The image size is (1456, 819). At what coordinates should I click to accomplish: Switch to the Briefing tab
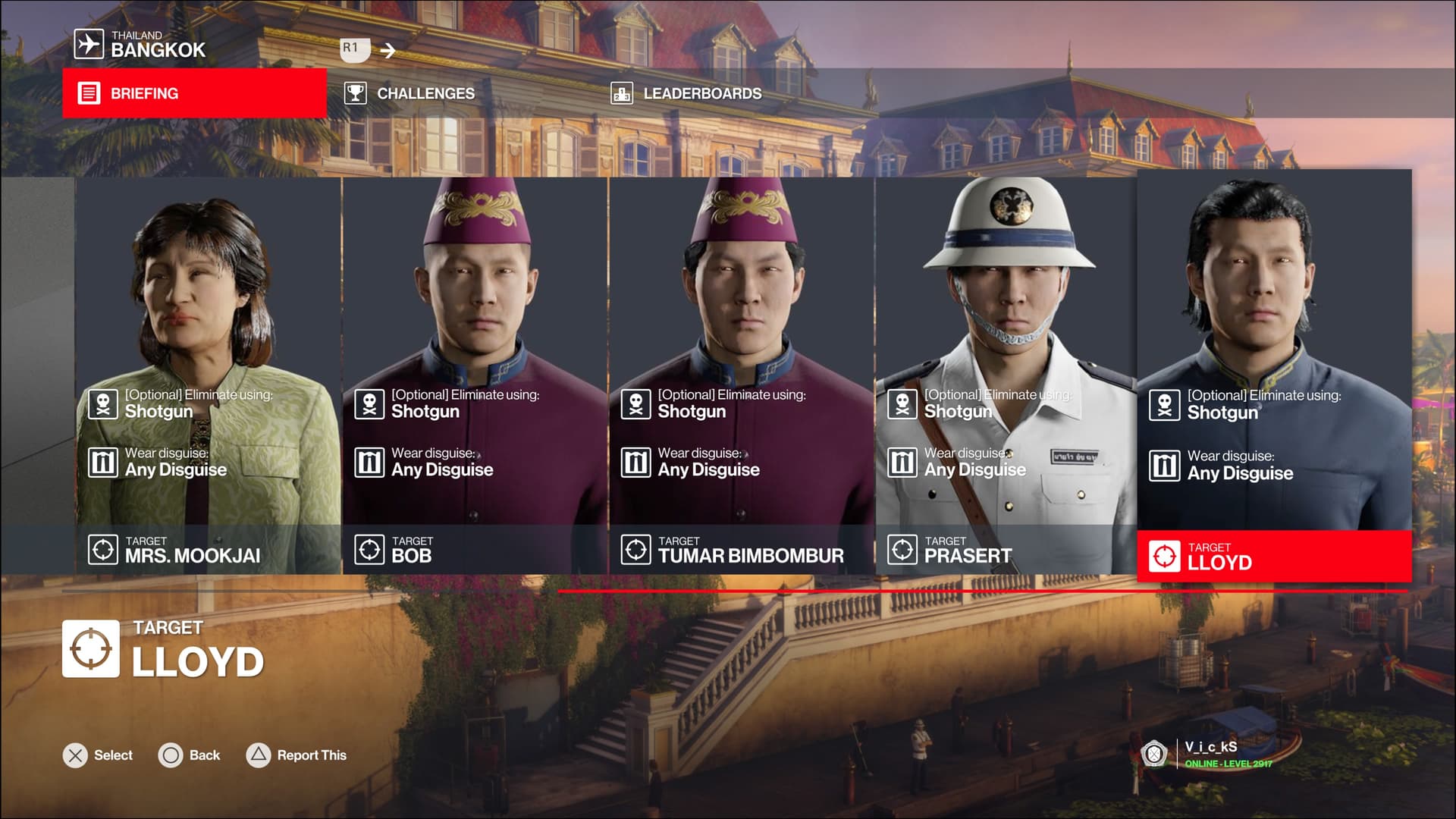[x=194, y=93]
